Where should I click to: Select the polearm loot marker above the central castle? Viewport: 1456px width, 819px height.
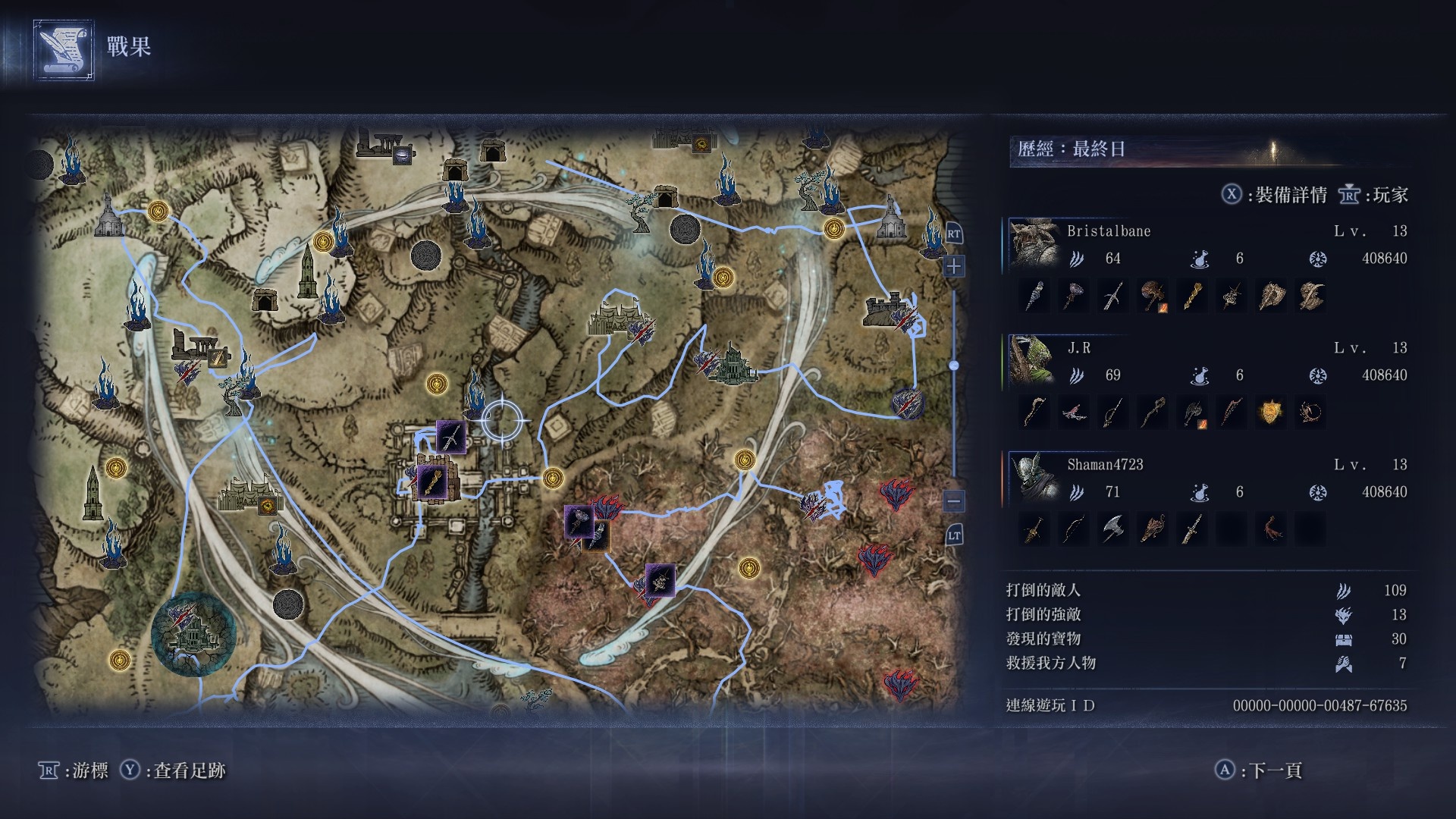(450, 438)
